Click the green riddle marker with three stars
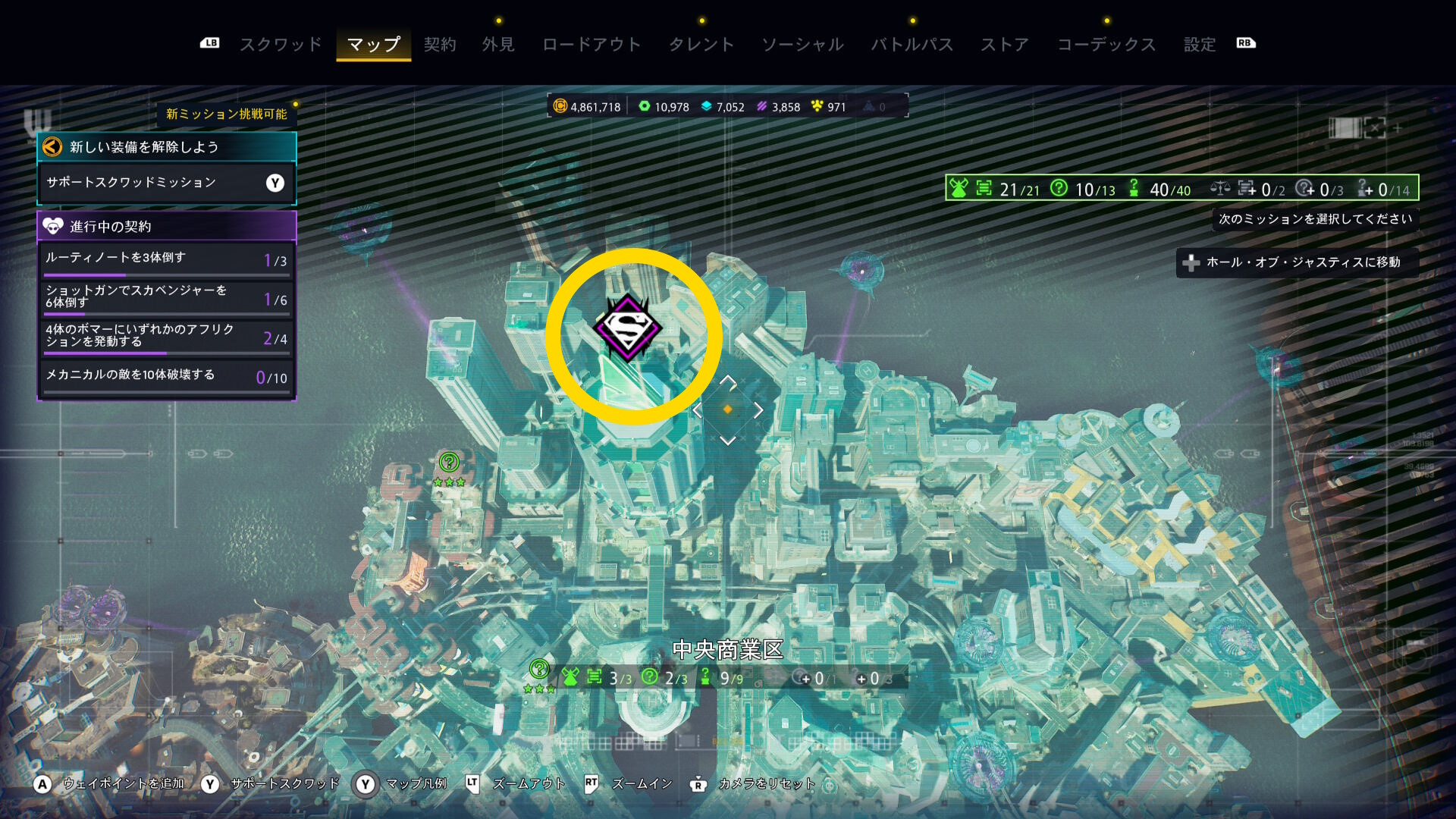Image resolution: width=1456 pixels, height=819 pixels. [450, 462]
